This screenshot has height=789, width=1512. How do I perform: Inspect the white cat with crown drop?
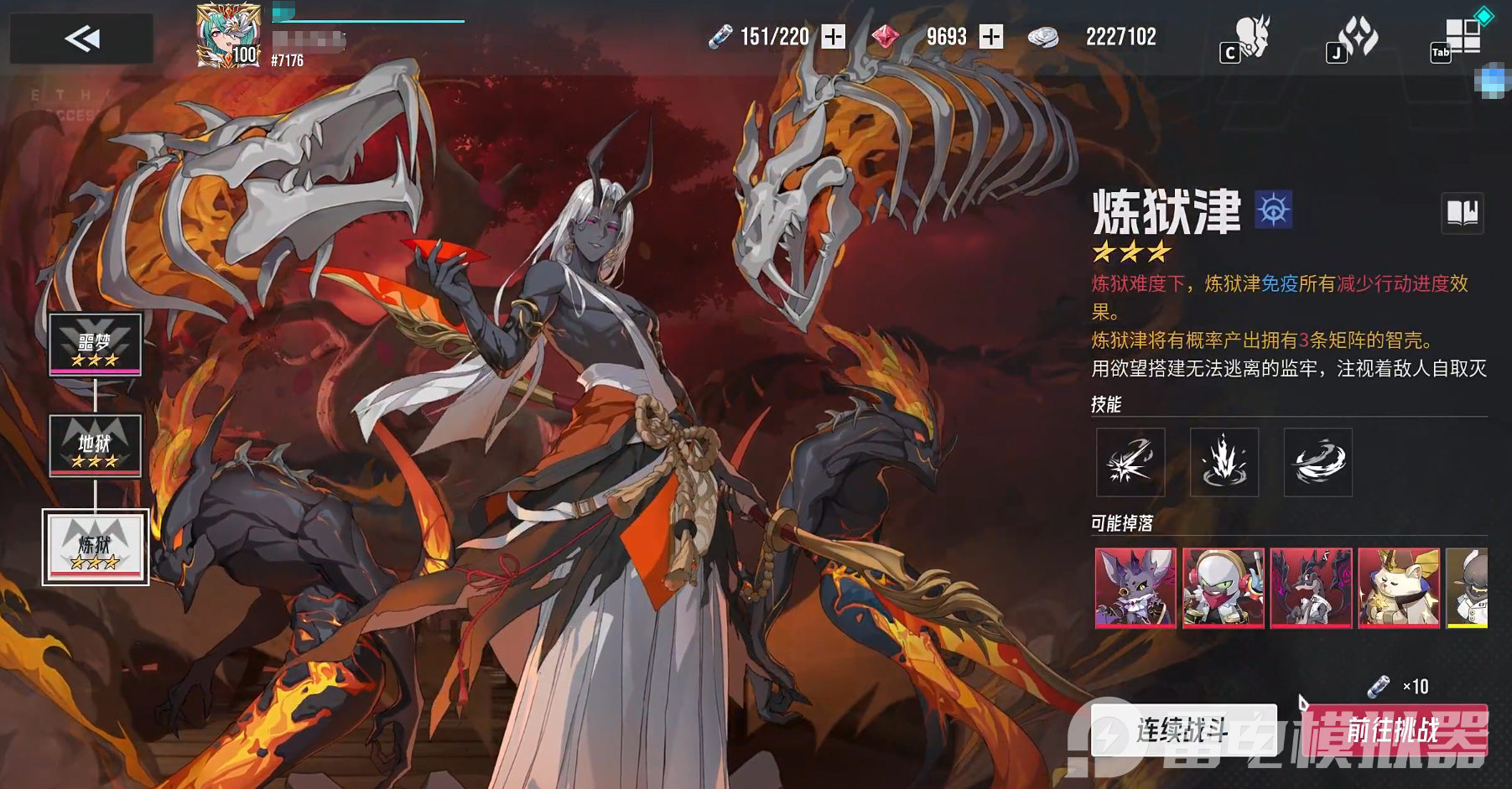[x=1398, y=588]
